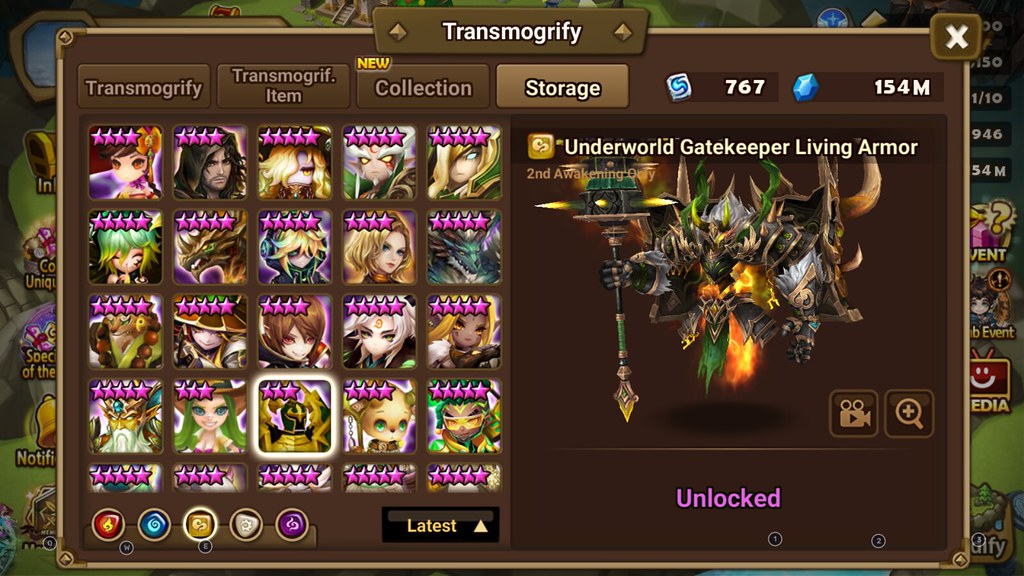Zoom in with the magnifier button
This screenshot has width=1024, height=576.
click(x=909, y=414)
